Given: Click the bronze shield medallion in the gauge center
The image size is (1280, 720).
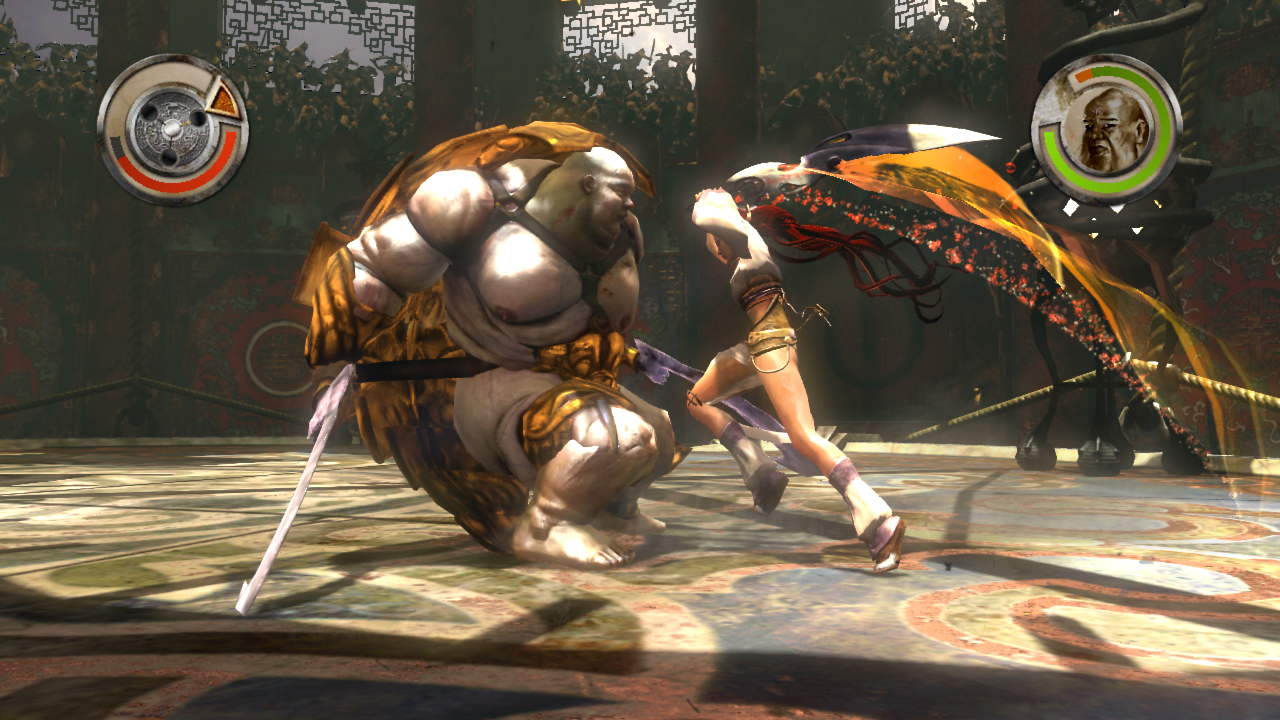Looking at the screenshot, I should 172,128.
